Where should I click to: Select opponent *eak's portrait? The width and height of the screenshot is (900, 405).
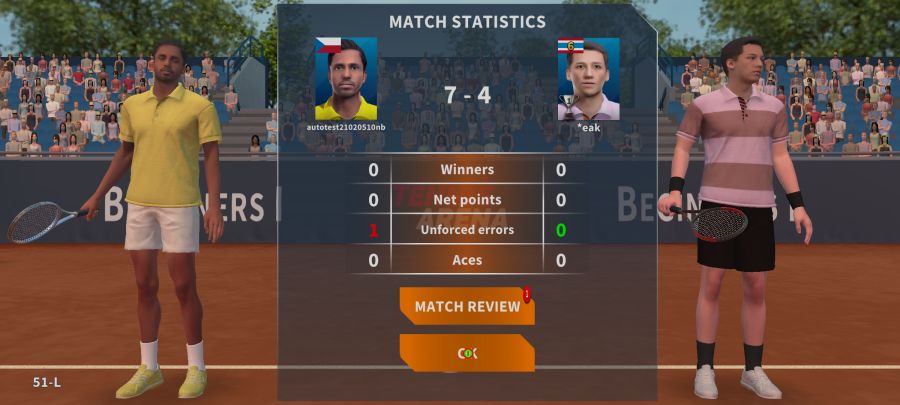tap(588, 79)
